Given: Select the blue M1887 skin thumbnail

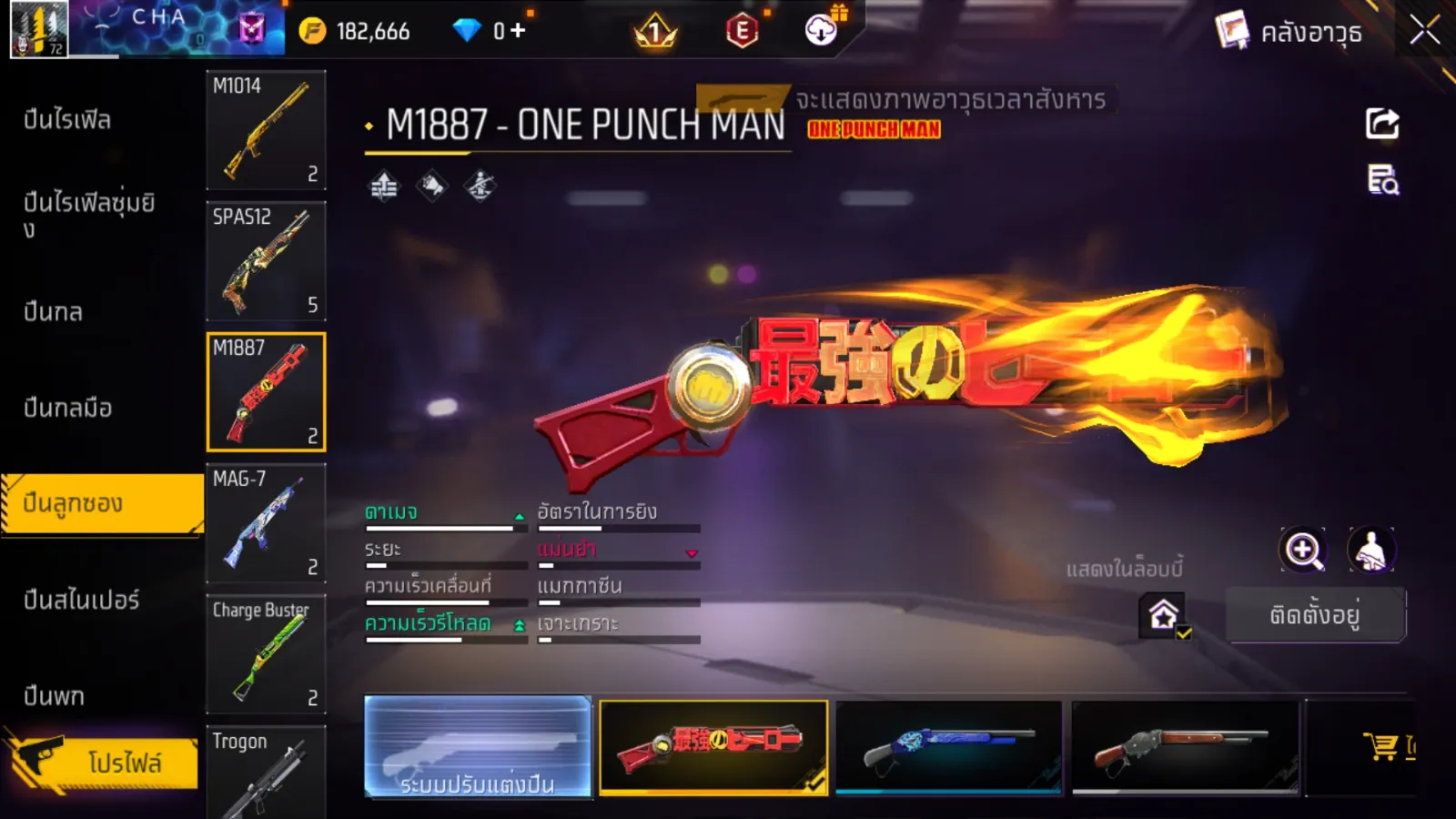Looking at the screenshot, I should (x=948, y=747).
